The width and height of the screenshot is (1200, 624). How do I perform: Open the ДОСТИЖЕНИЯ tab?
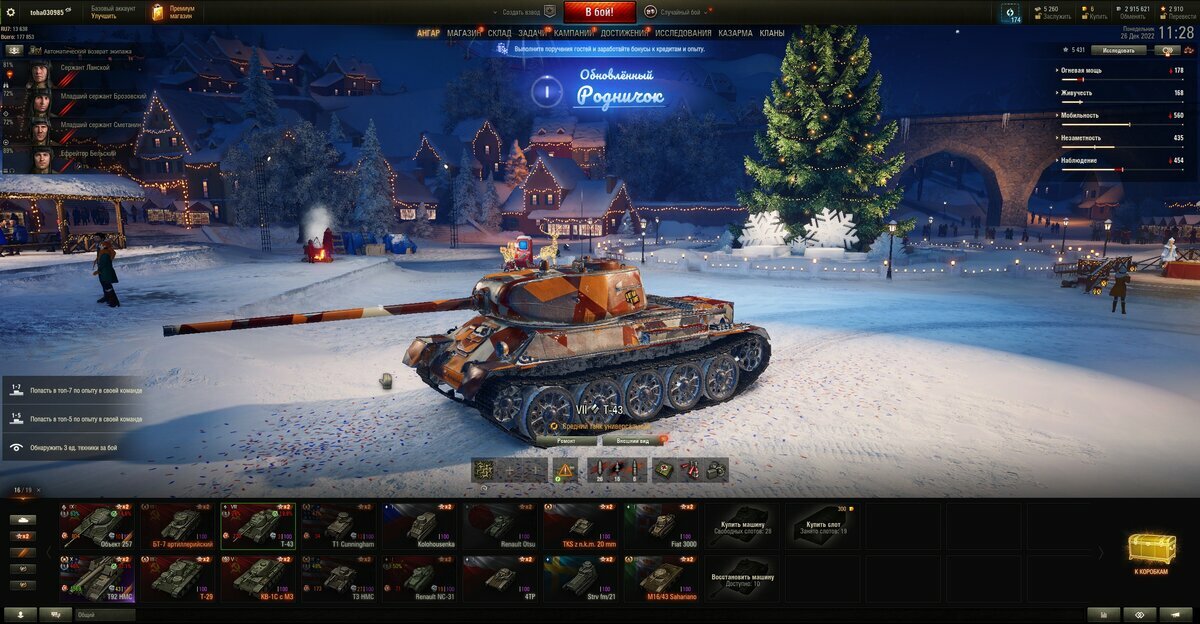point(623,33)
